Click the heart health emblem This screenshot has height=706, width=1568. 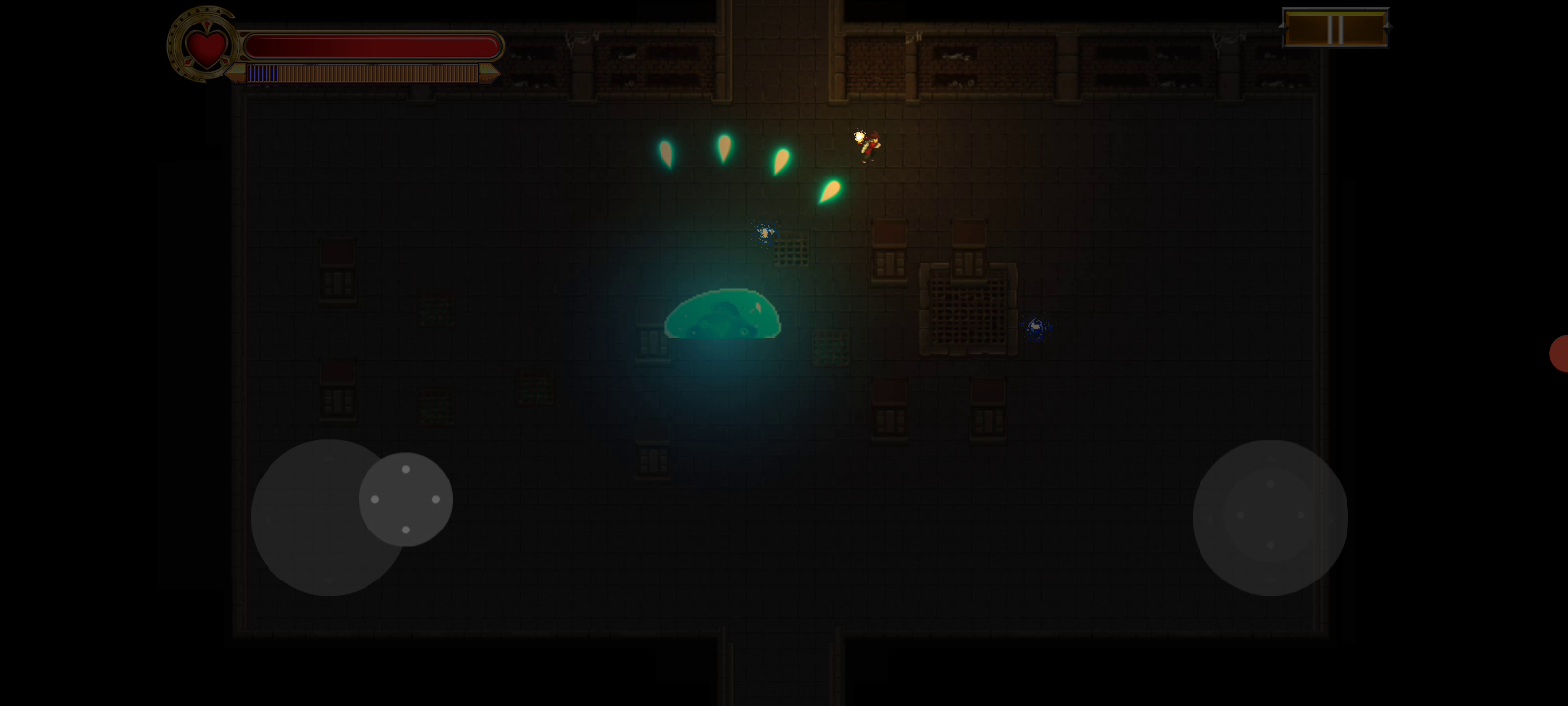pos(202,45)
